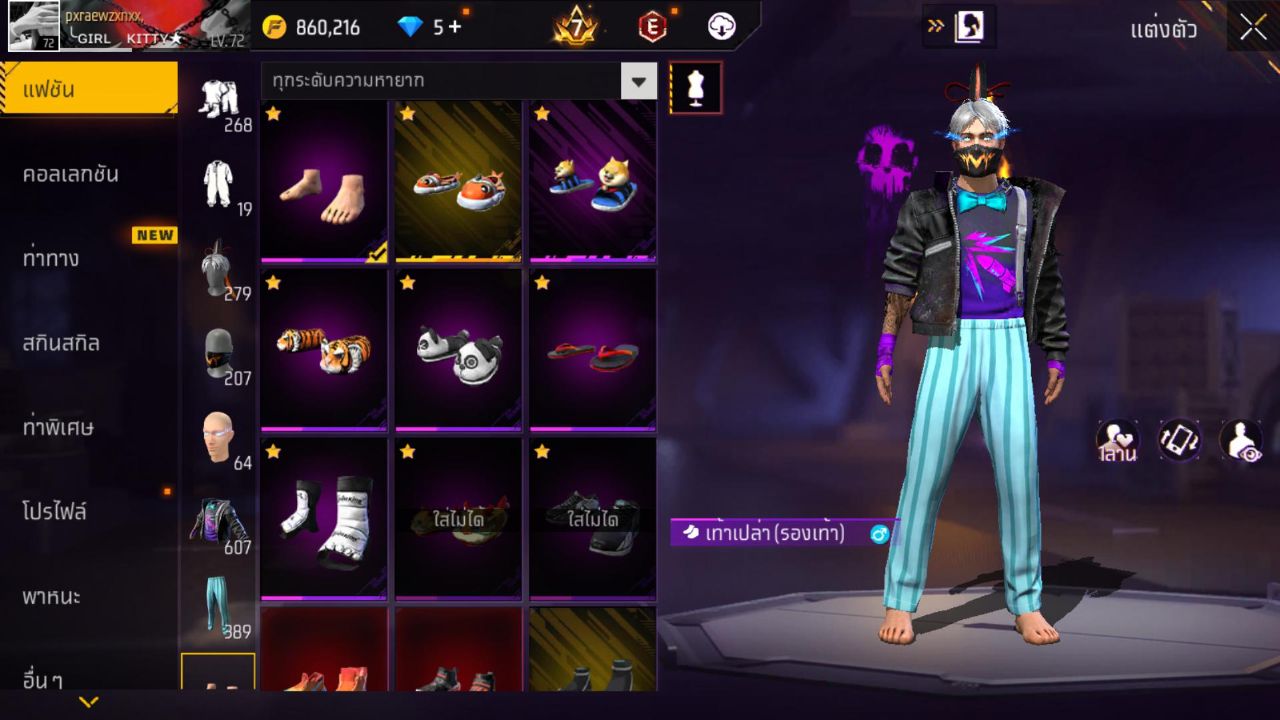Image resolution: width=1280 pixels, height=720 pixels.
Task: Click the red E event badge icon
Action: (x=651, y=27)
